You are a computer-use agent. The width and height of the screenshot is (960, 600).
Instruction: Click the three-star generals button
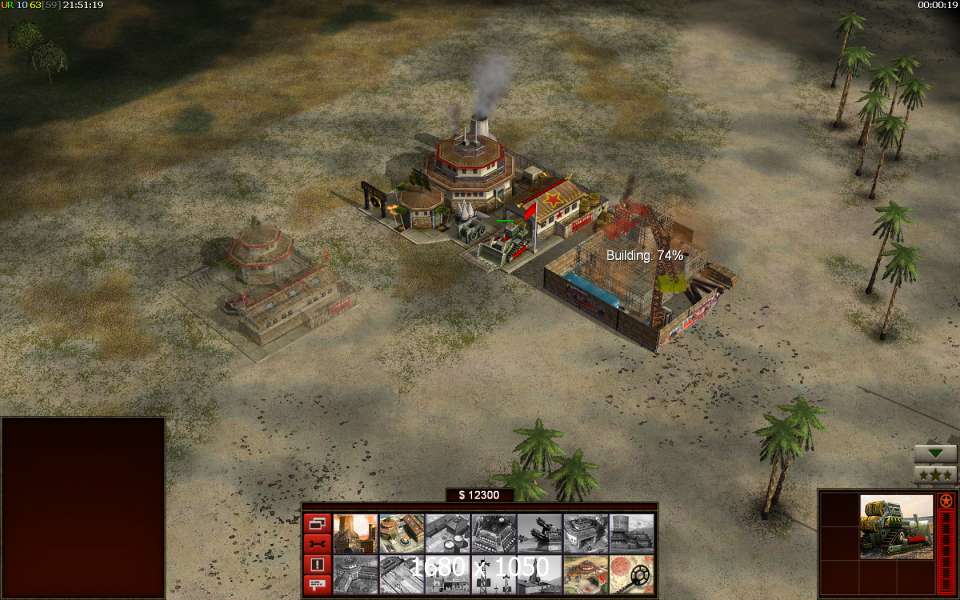(x=935, y=474)
